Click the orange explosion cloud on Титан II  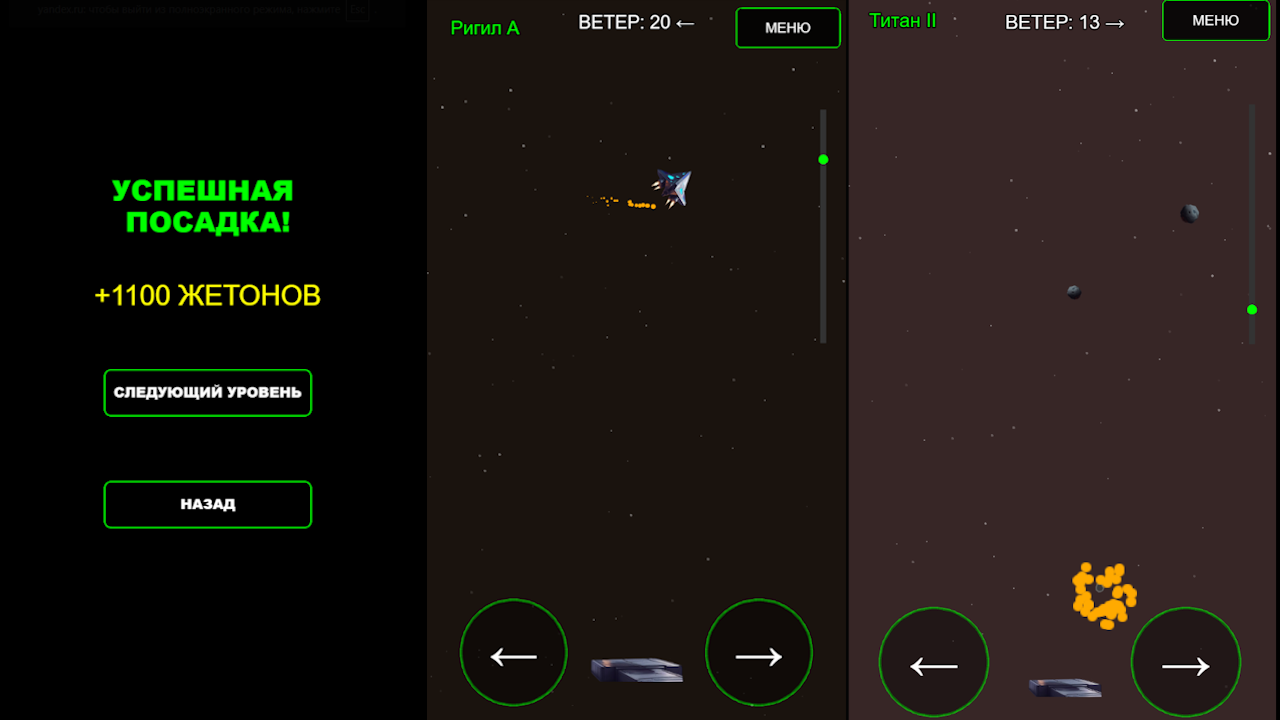[x=1103, y=593]
